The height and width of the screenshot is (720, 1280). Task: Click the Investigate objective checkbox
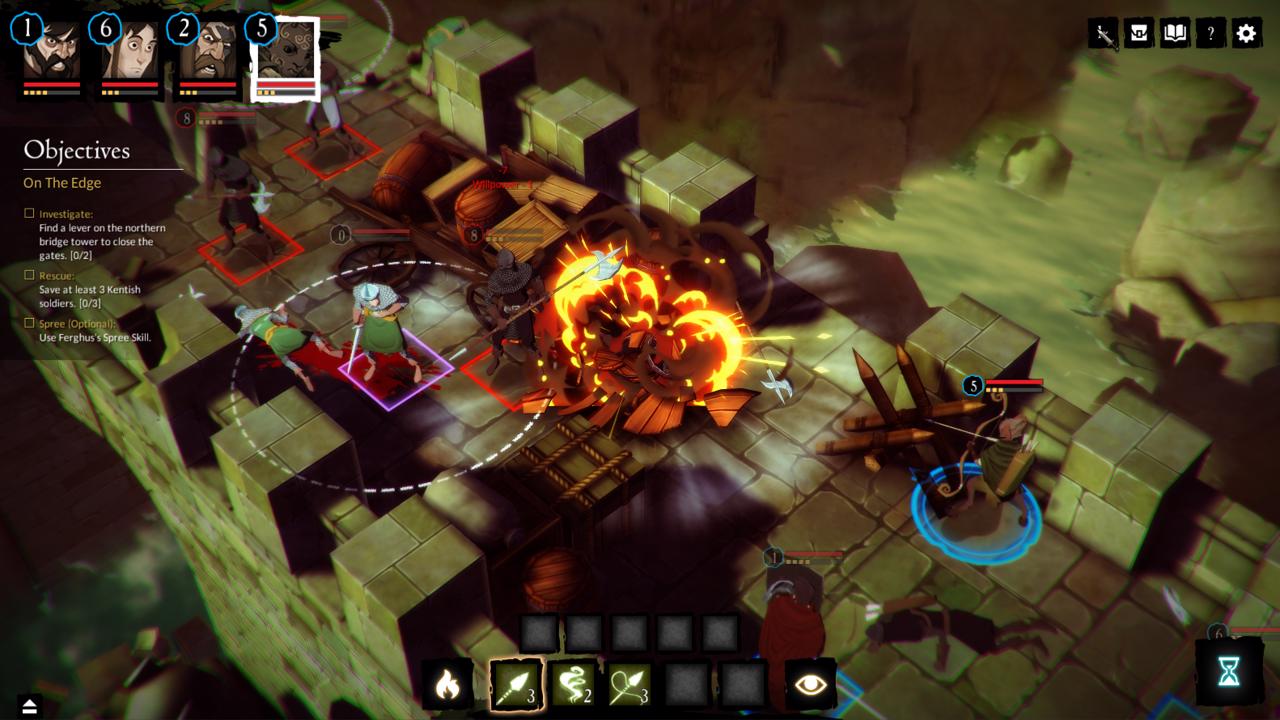tap(30, 214)
